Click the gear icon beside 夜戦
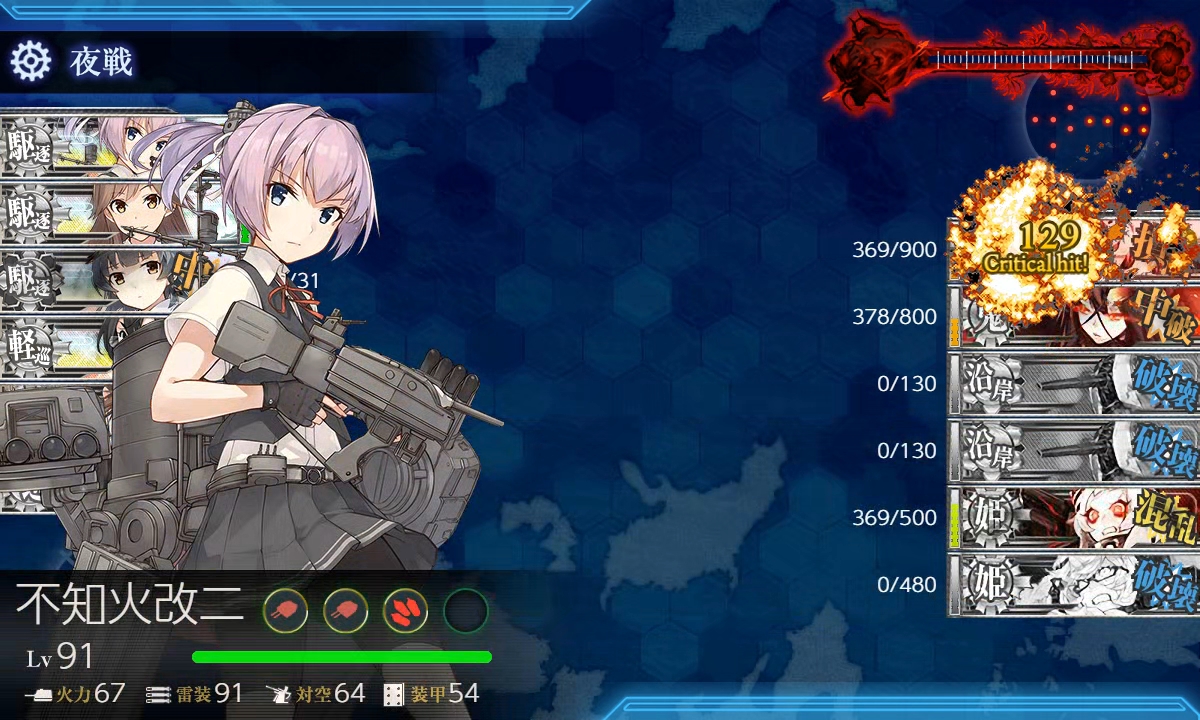The width and height of the screenshot is (1200, 720). 30,62
